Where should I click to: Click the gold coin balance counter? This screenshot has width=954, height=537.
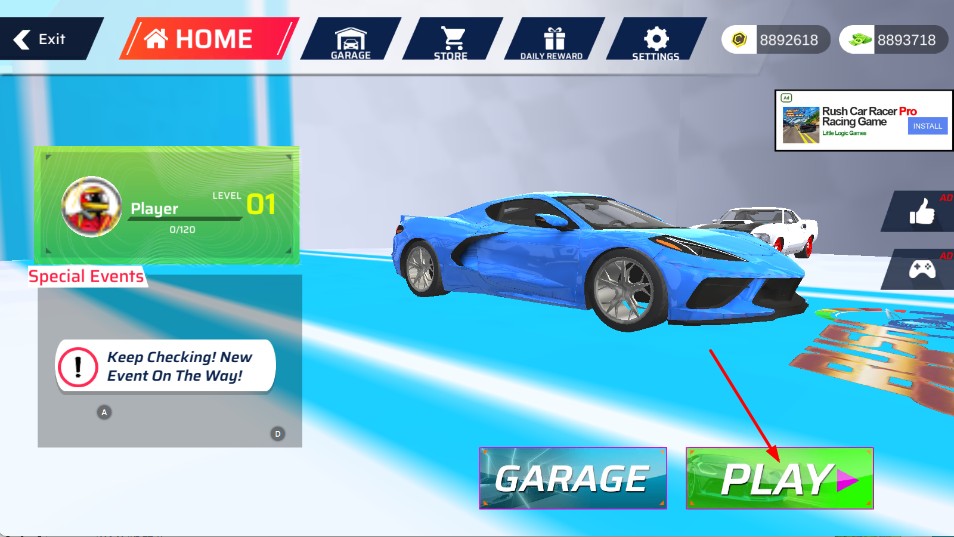776,40
